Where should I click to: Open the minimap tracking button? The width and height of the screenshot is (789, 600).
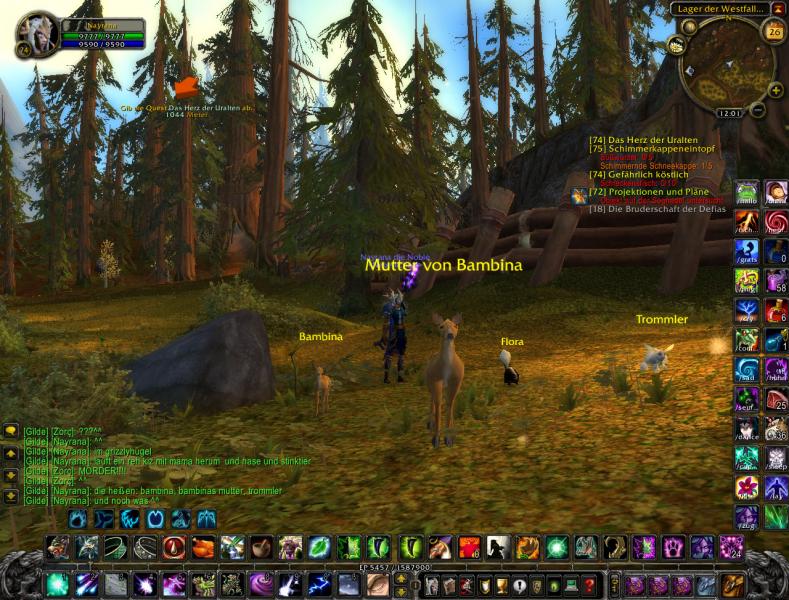click(676, 44)
